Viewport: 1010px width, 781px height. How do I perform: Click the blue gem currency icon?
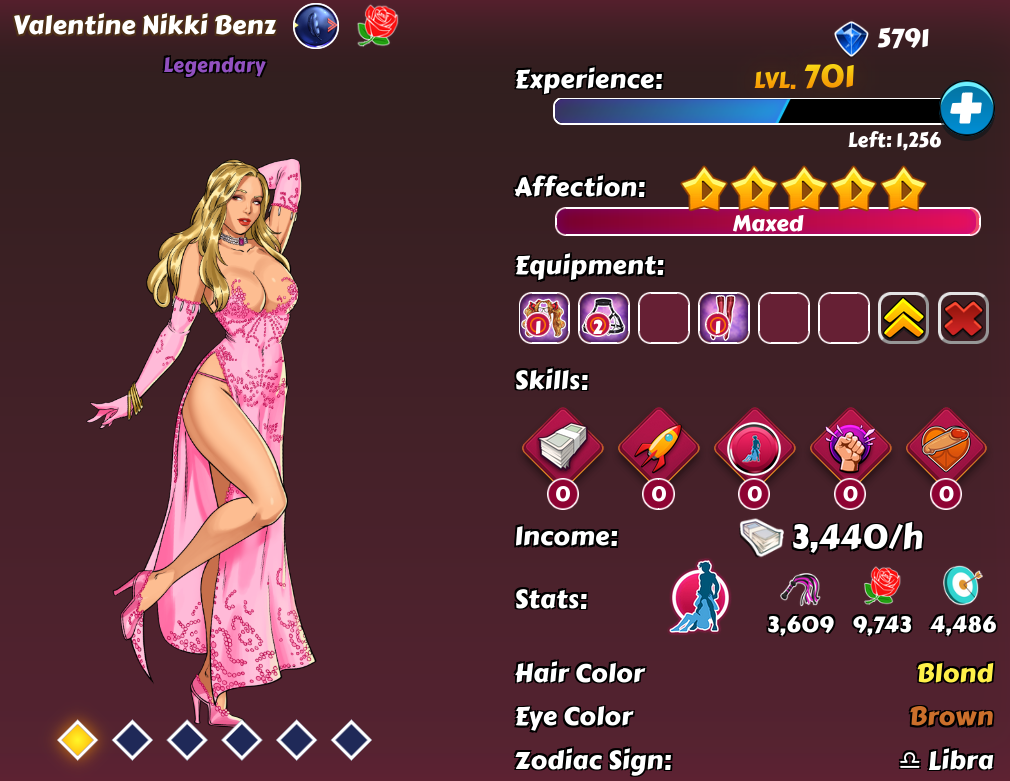click(x=851, y=39)
